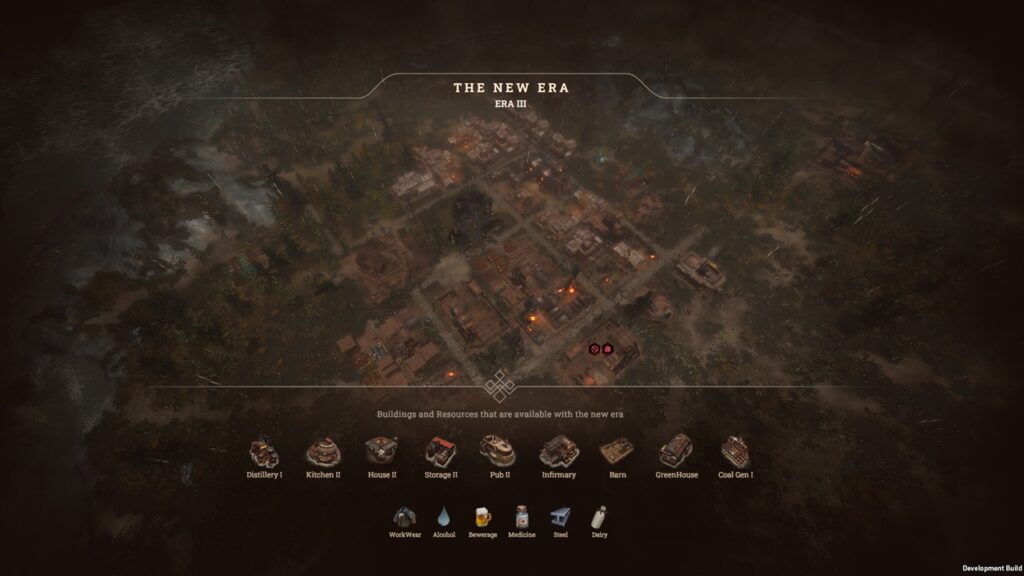Viewport: 1024px width, 576px height.
Task: Choose the GreenHouse building icon
Action: tap(676, 452)
